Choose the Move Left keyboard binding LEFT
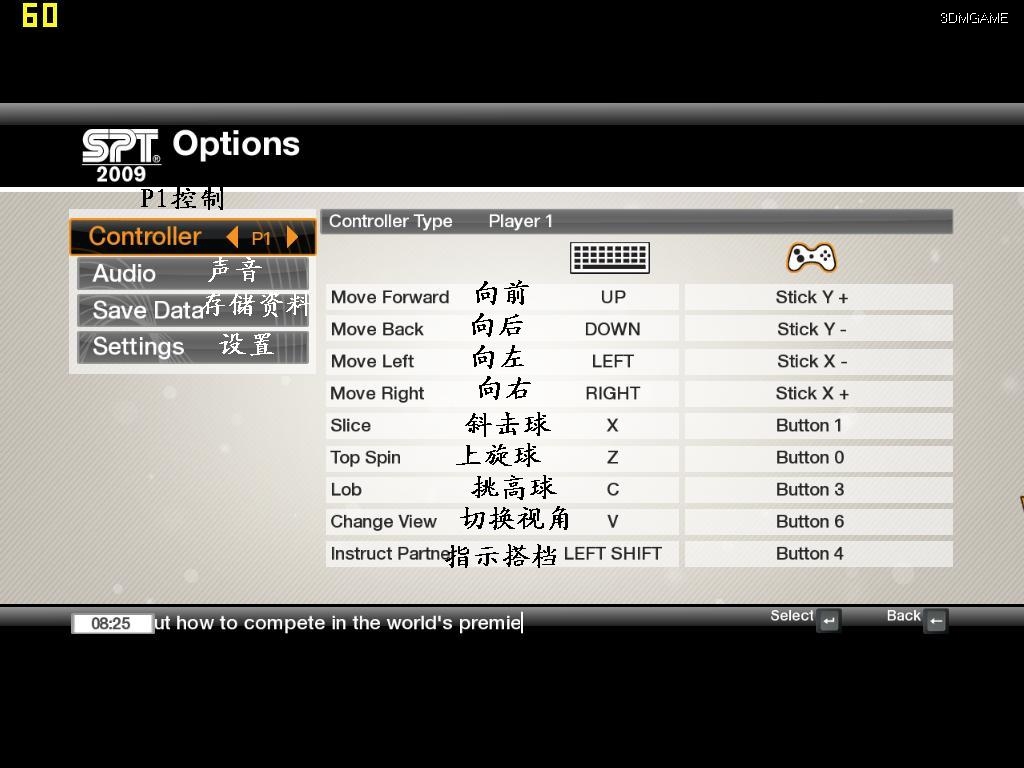Viewport: 1024px width, 768px height. coord(613,361)
